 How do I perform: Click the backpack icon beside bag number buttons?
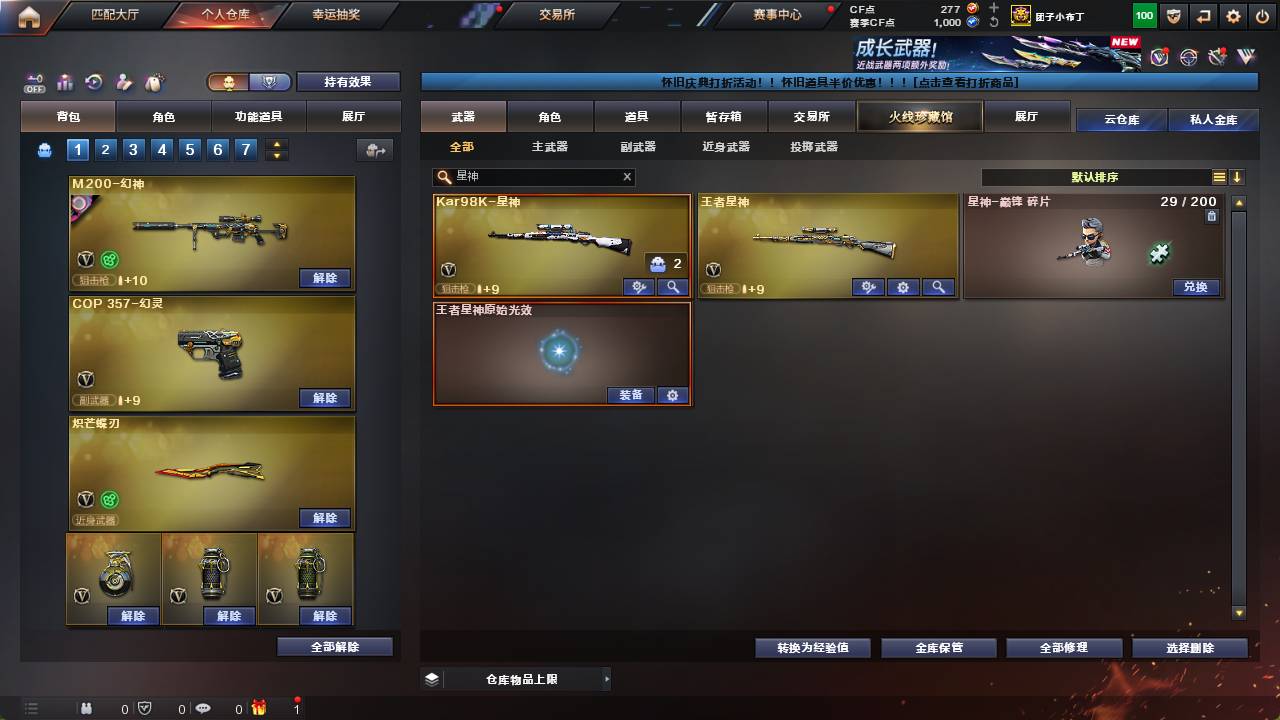click(42, 150)
